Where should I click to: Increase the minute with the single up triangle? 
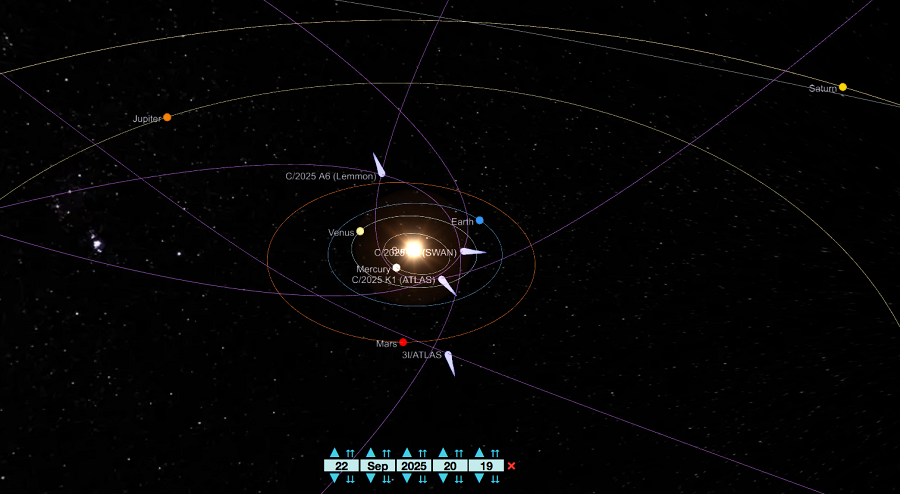(479, 453)
